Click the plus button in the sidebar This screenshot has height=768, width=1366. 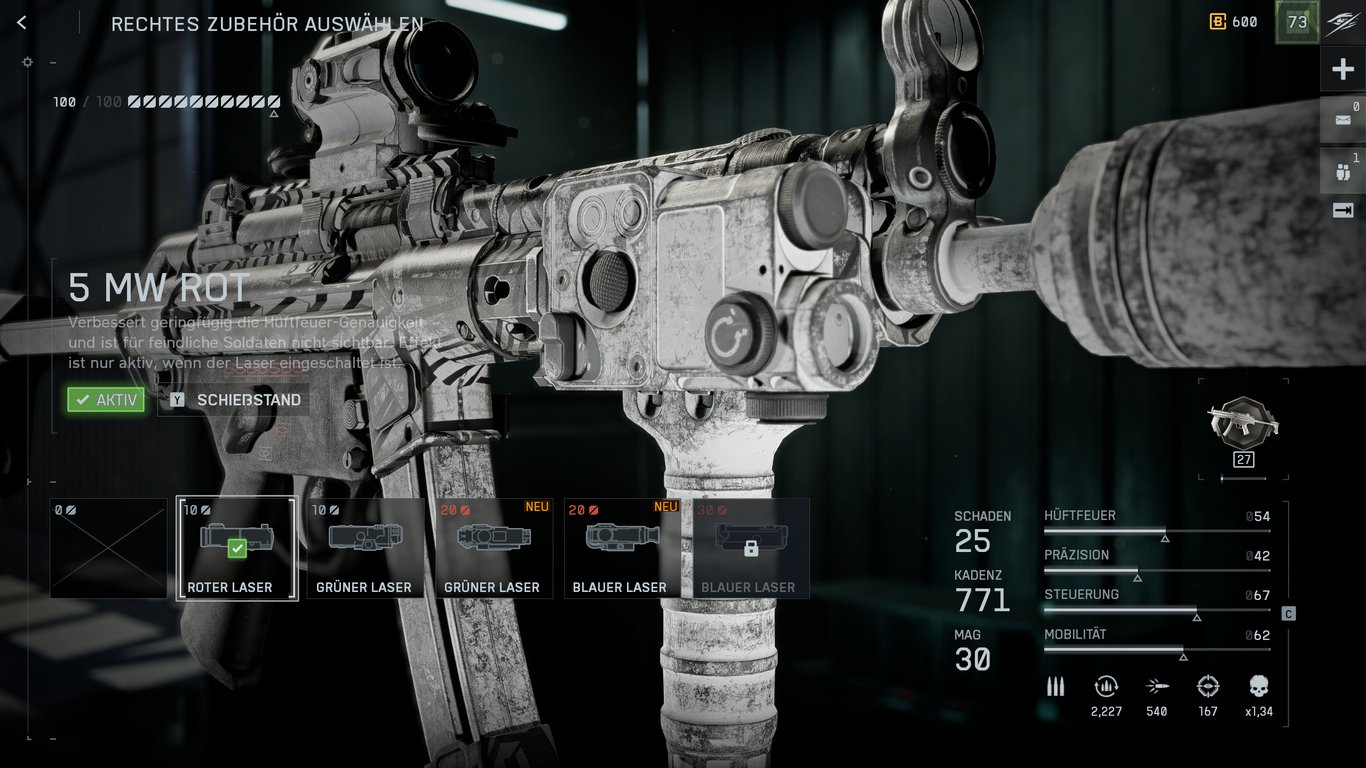(x=1342, y=70)
